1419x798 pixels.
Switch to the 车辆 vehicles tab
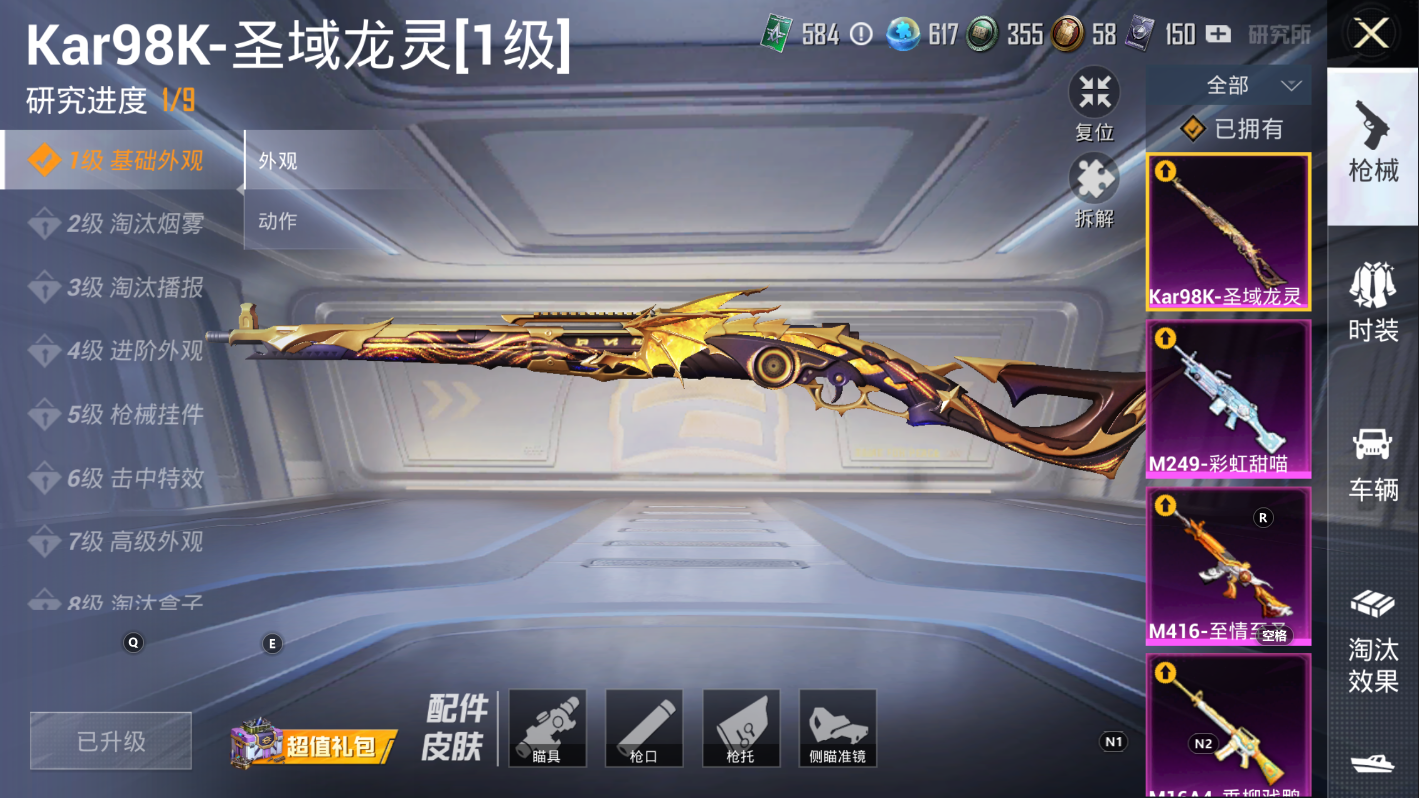tap(1373, 462)
